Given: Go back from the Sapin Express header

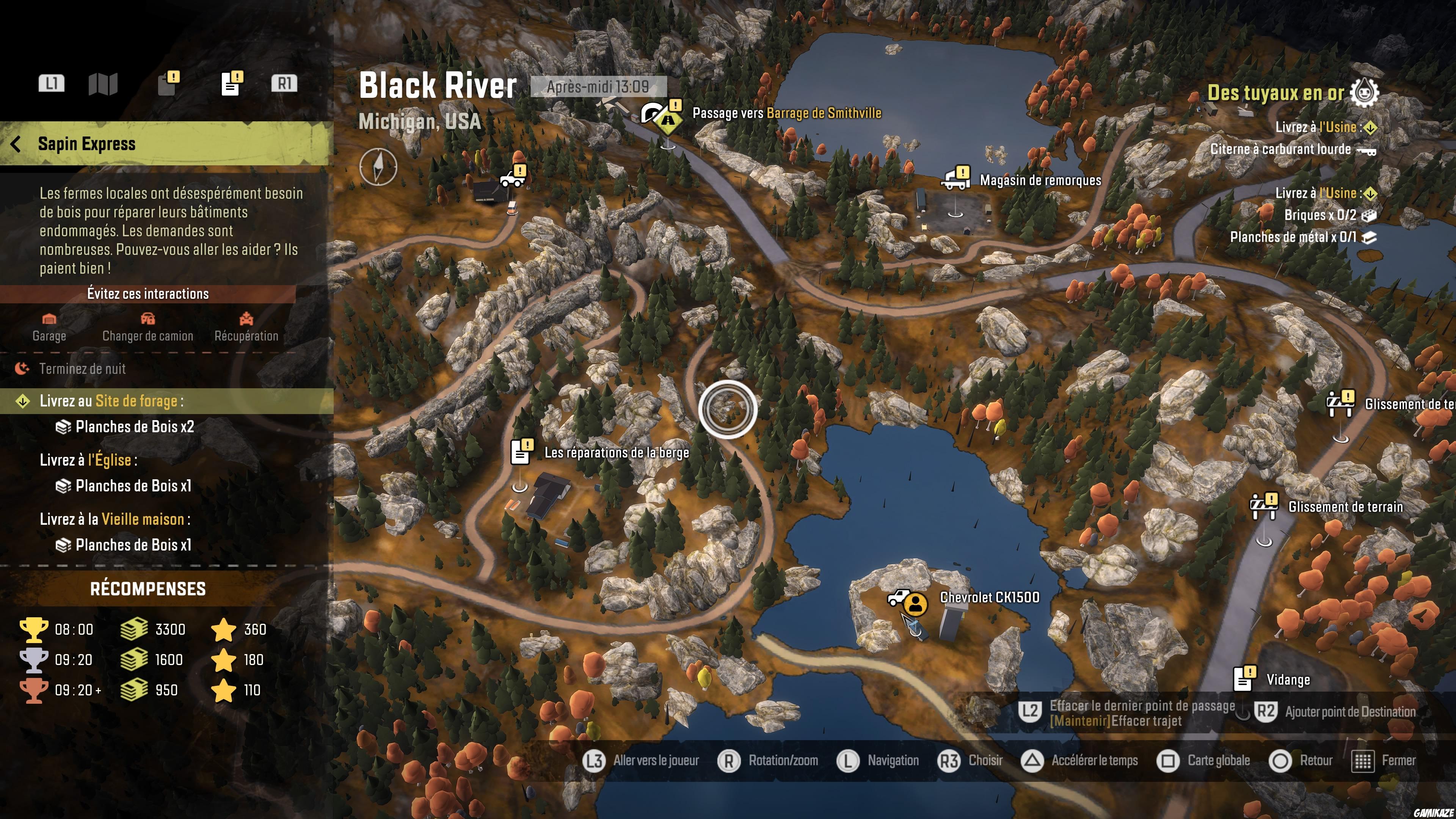Looking at the screenshot, I should pos(16,144).
